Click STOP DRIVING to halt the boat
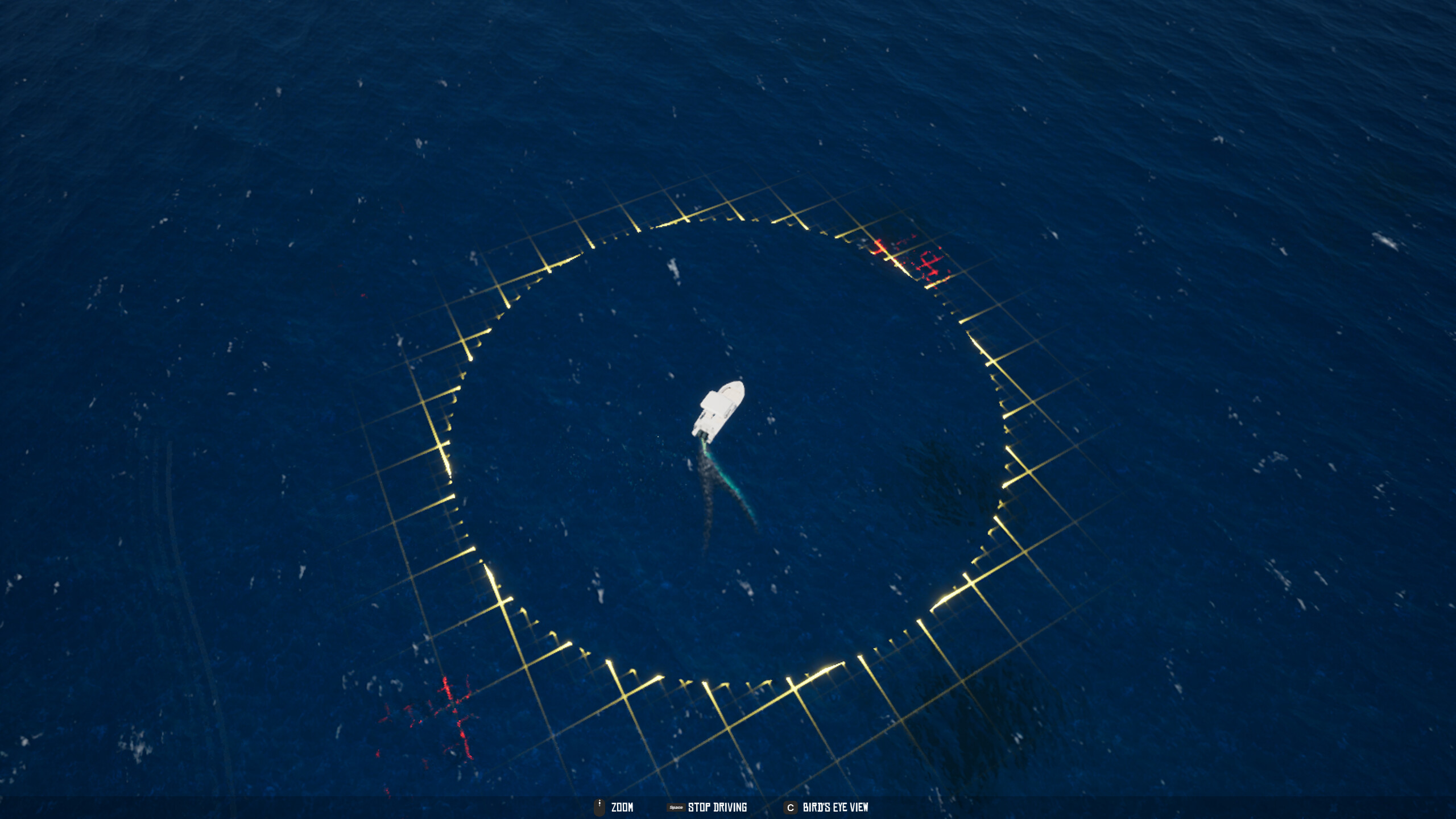 (718, 807)
